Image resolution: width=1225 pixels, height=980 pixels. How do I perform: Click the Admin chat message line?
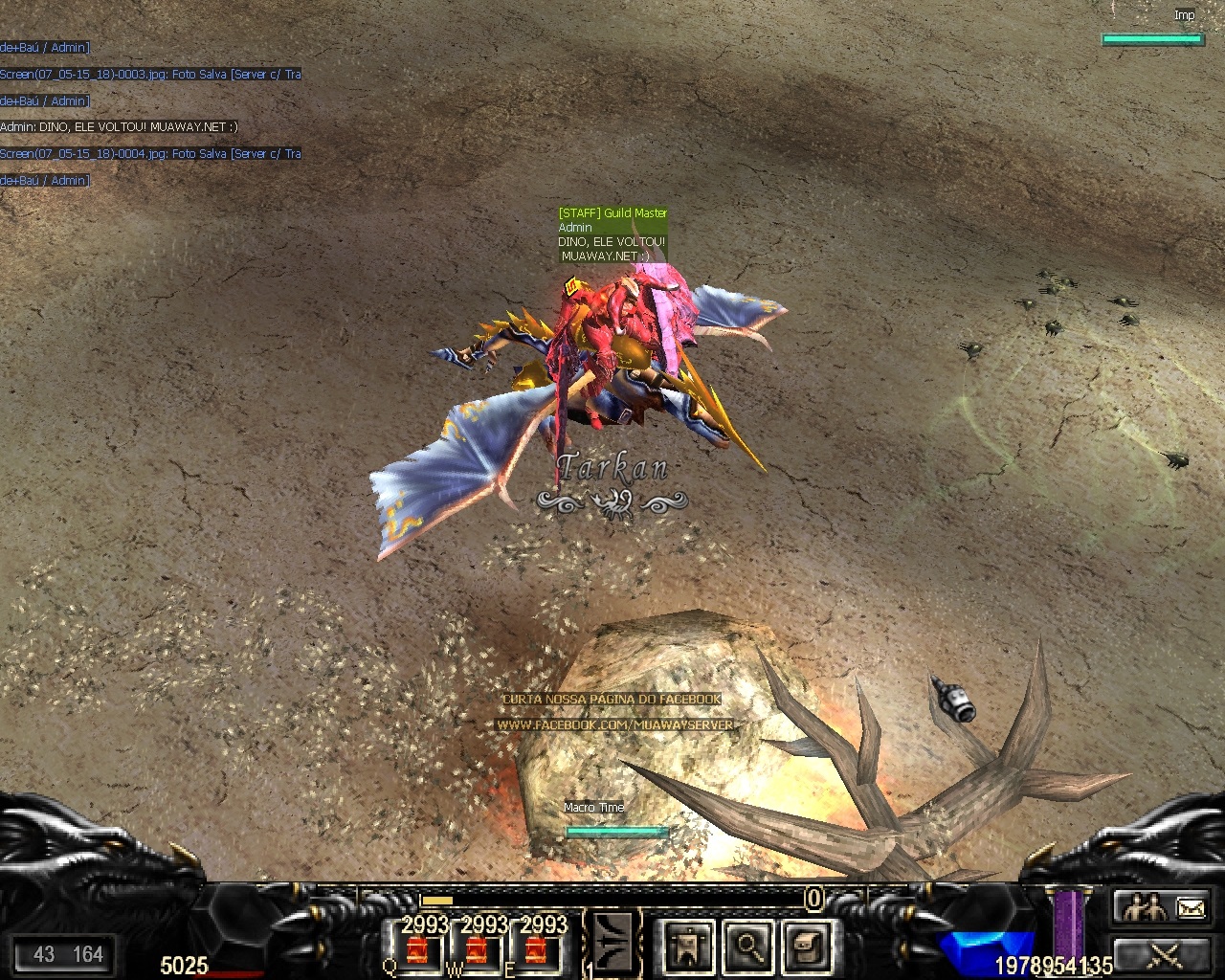click(119, 126)
